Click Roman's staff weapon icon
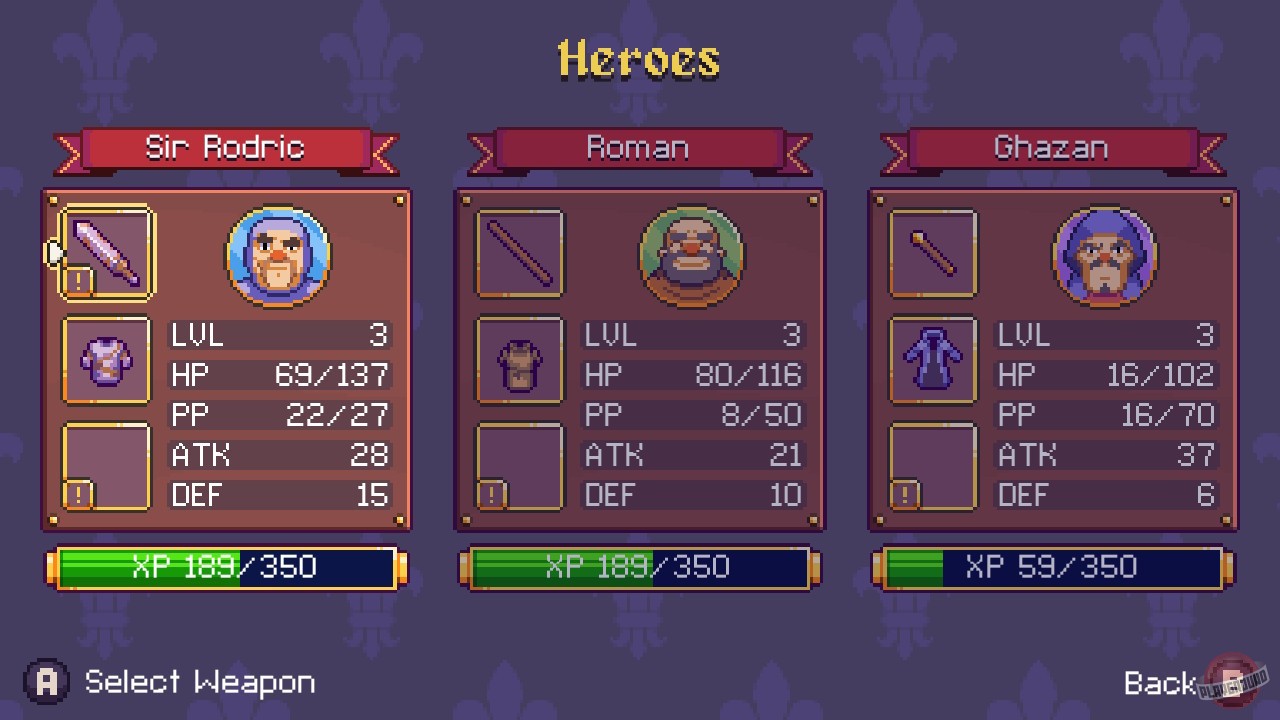 519,252
